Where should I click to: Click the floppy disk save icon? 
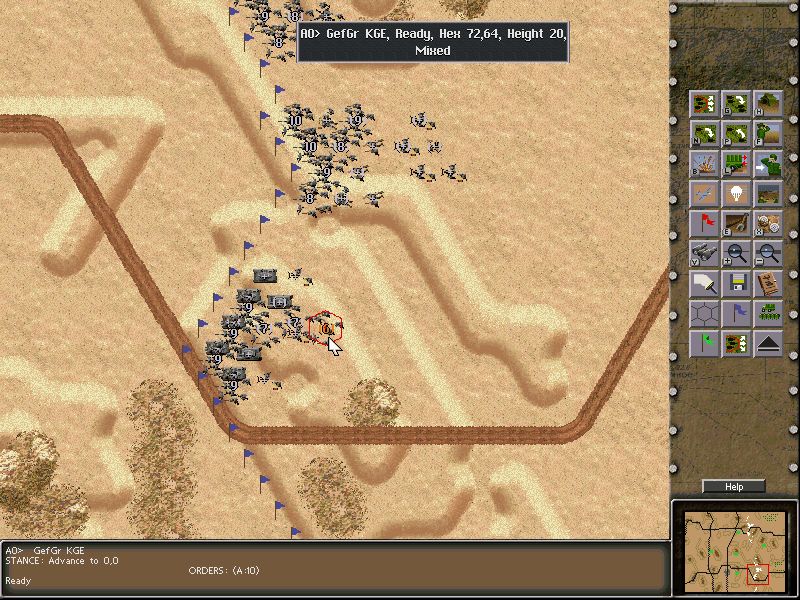[737, 283]
